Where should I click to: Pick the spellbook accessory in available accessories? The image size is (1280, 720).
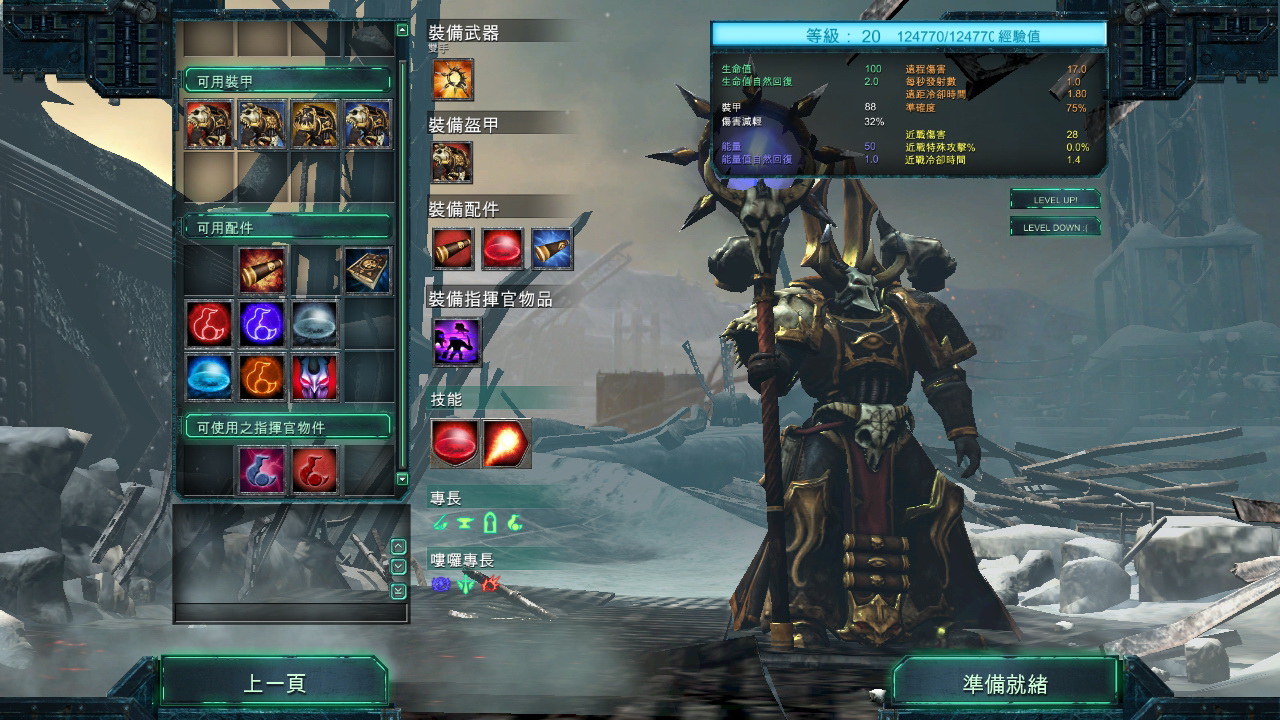(367, 271)
